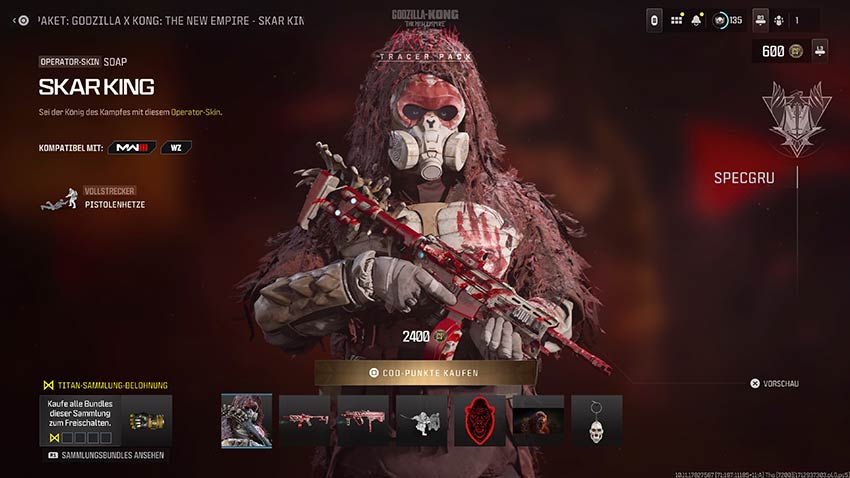Screen dimensions: 850x478
Task: Select the Skar King operator skin thumbnail
Action: coord(246,420)
